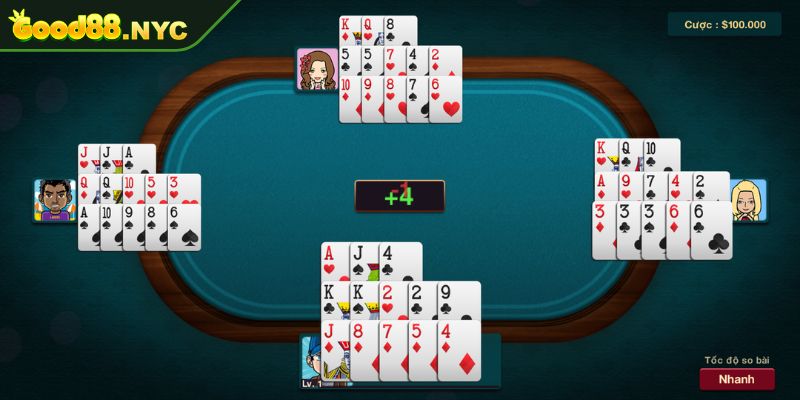The image size is (800, 400).
Task: Click the Good88.NYC logo
Action: pos(98,28)
